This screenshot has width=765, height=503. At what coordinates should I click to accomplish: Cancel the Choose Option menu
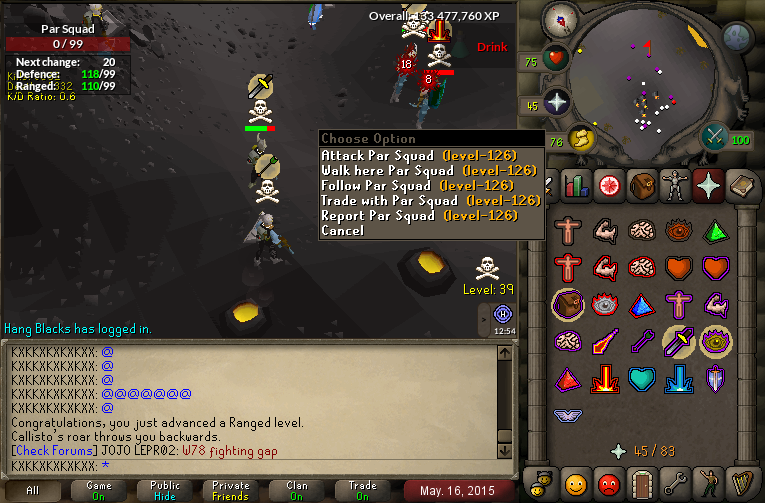(342, 230)
